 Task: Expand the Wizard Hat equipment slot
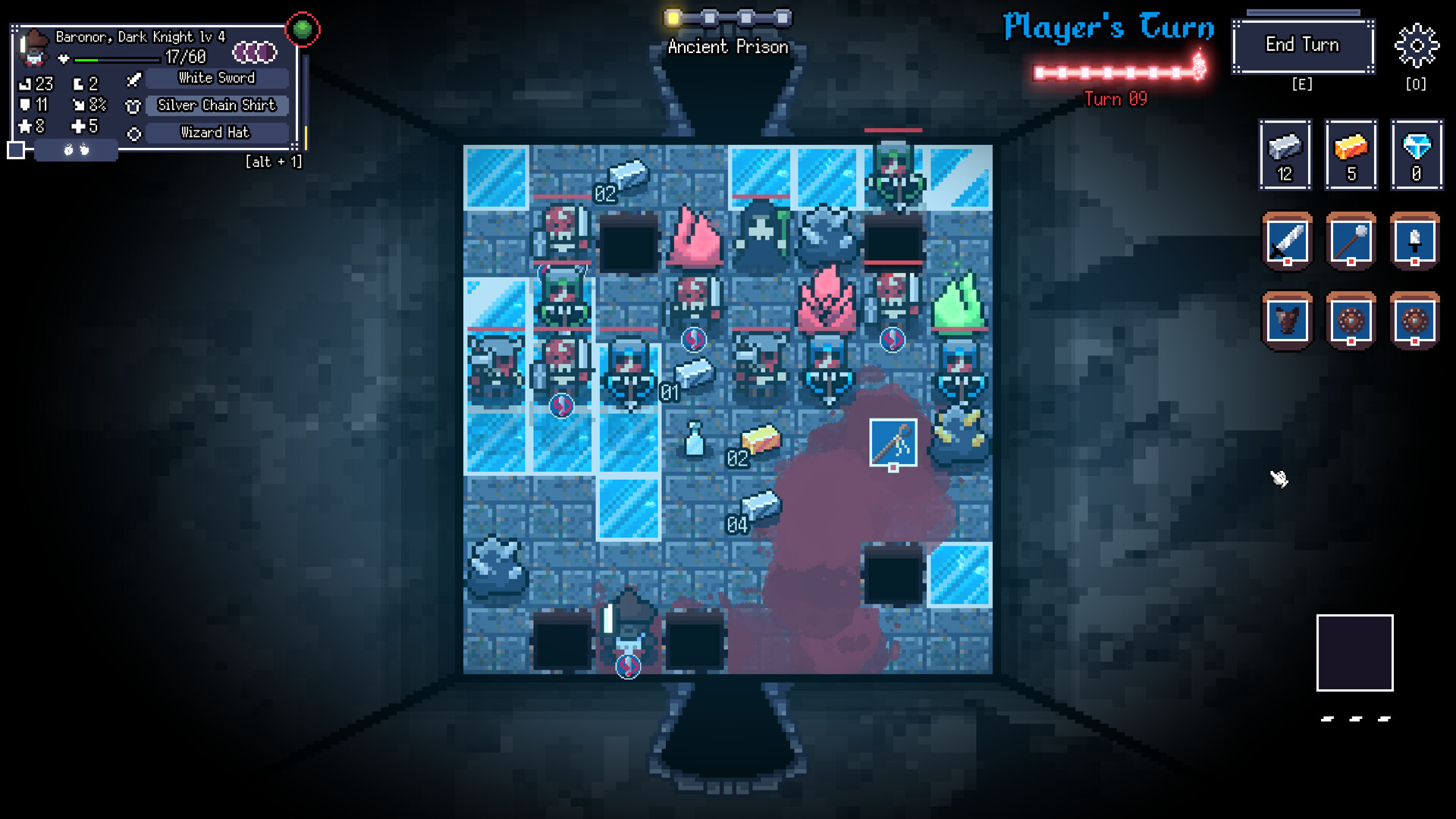click(x=215, y=132)
